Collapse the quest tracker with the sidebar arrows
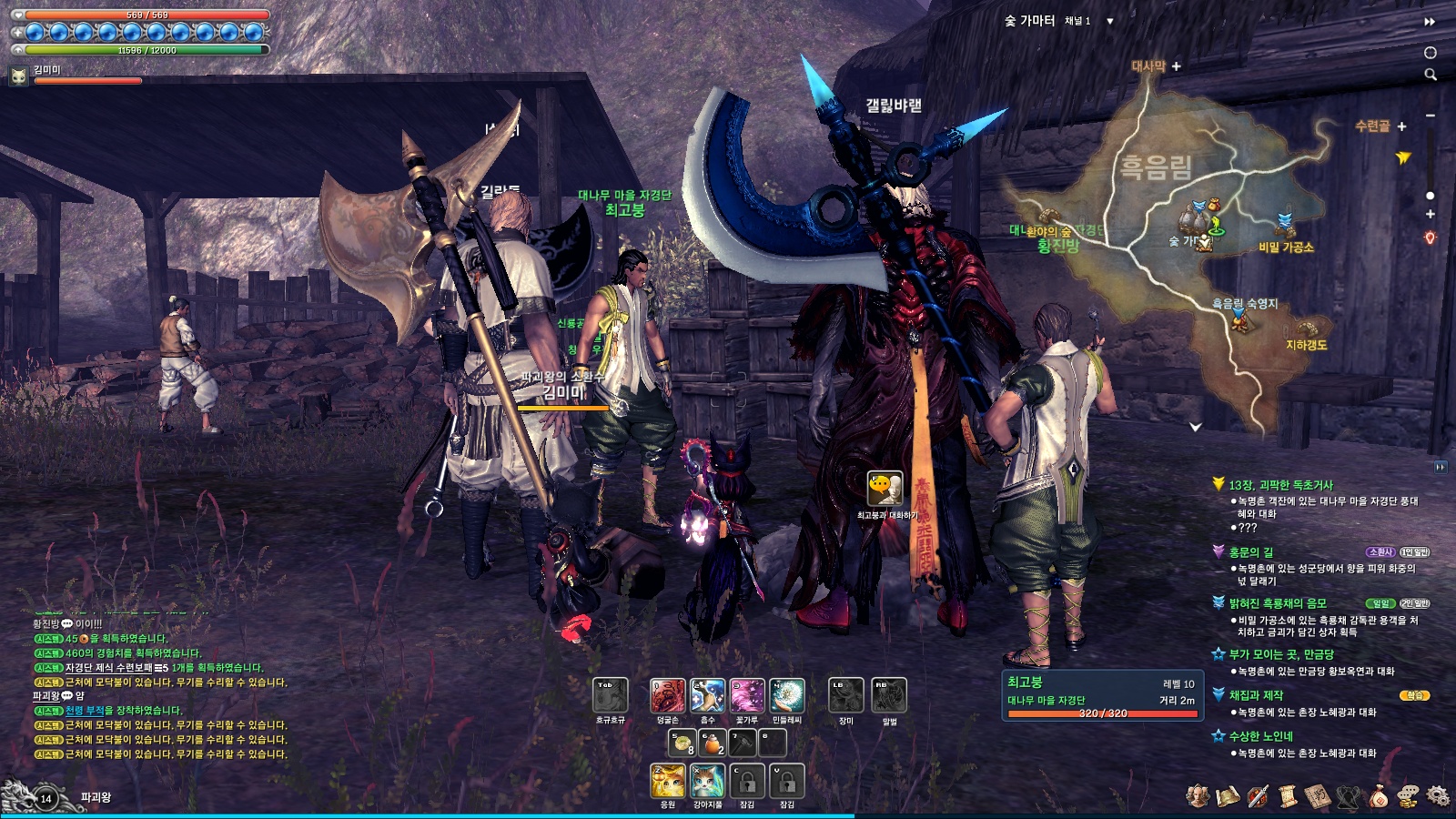This screenshot has height=819, width=1456. coord(1441,466)
